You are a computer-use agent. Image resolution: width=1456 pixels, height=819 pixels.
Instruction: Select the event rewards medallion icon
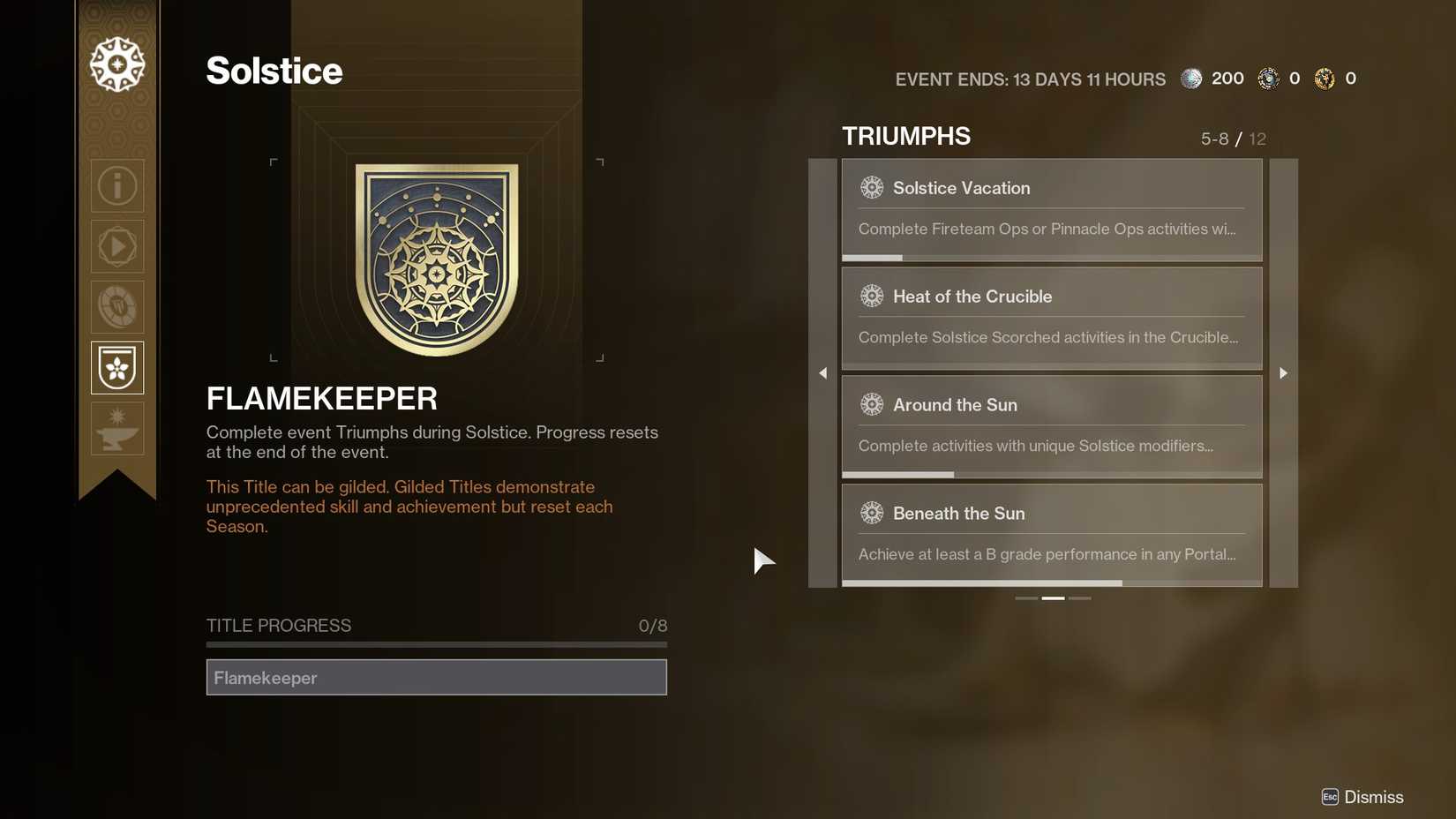116,306
